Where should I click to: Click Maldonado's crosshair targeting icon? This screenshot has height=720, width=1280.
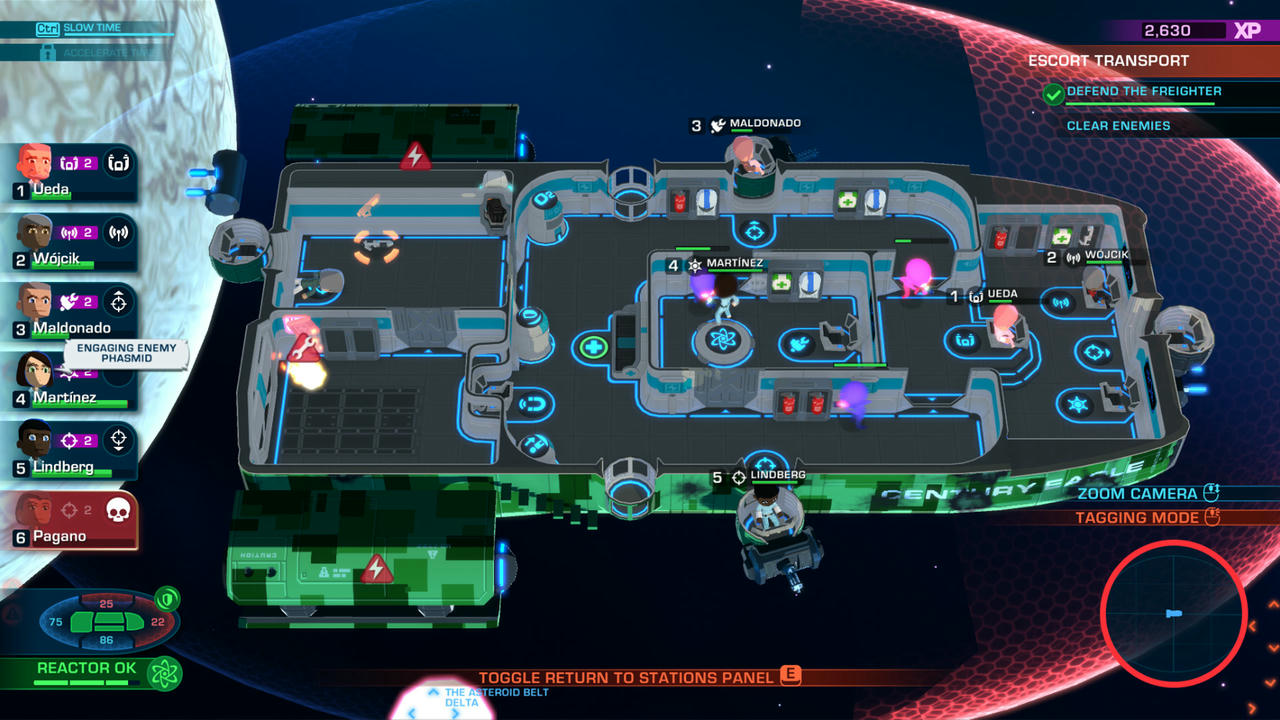[x=118, y=303]
